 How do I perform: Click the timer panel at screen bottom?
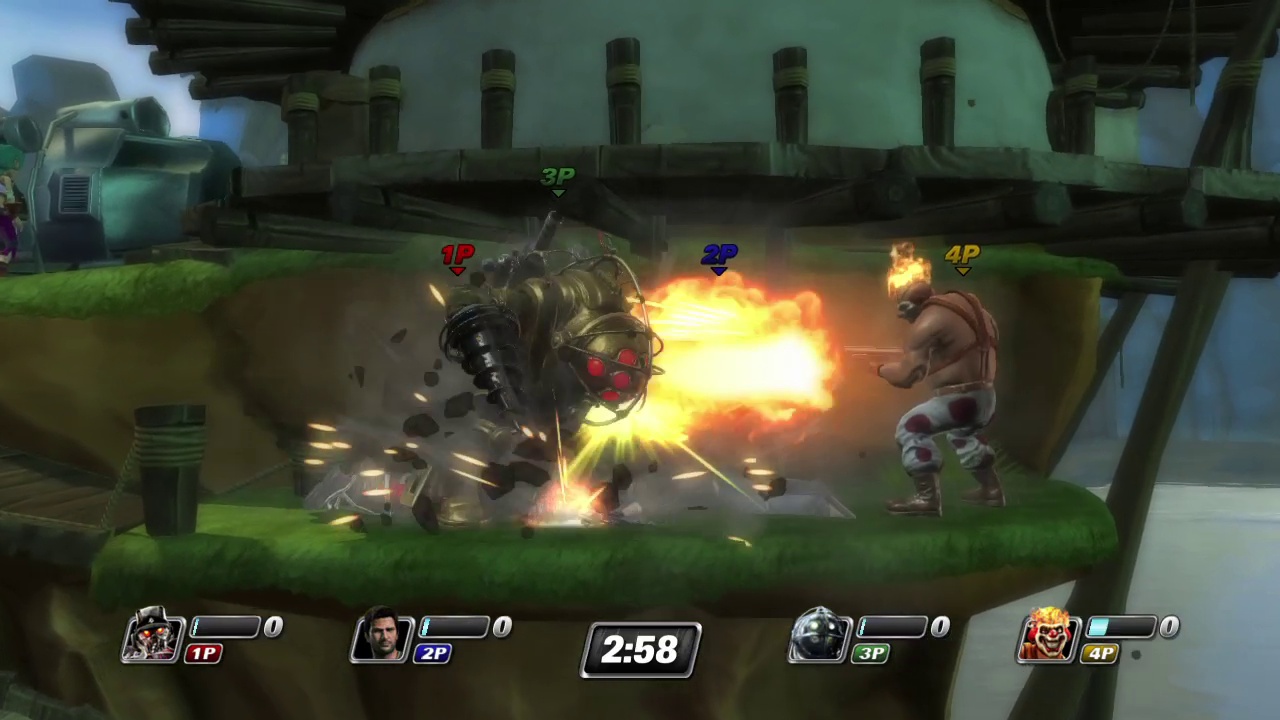[x=640, y=650]
